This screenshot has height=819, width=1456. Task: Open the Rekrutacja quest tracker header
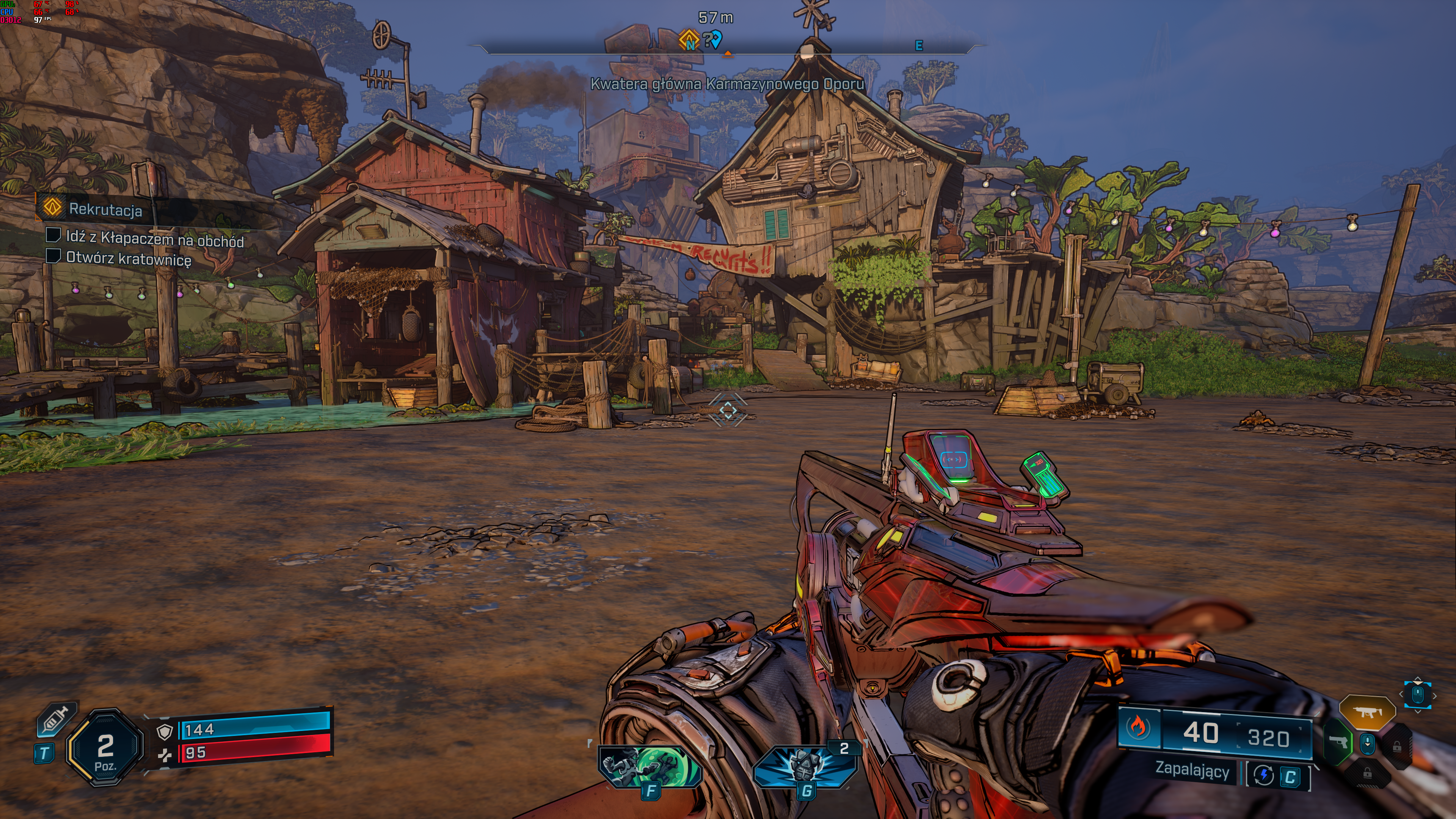point(105,209)
